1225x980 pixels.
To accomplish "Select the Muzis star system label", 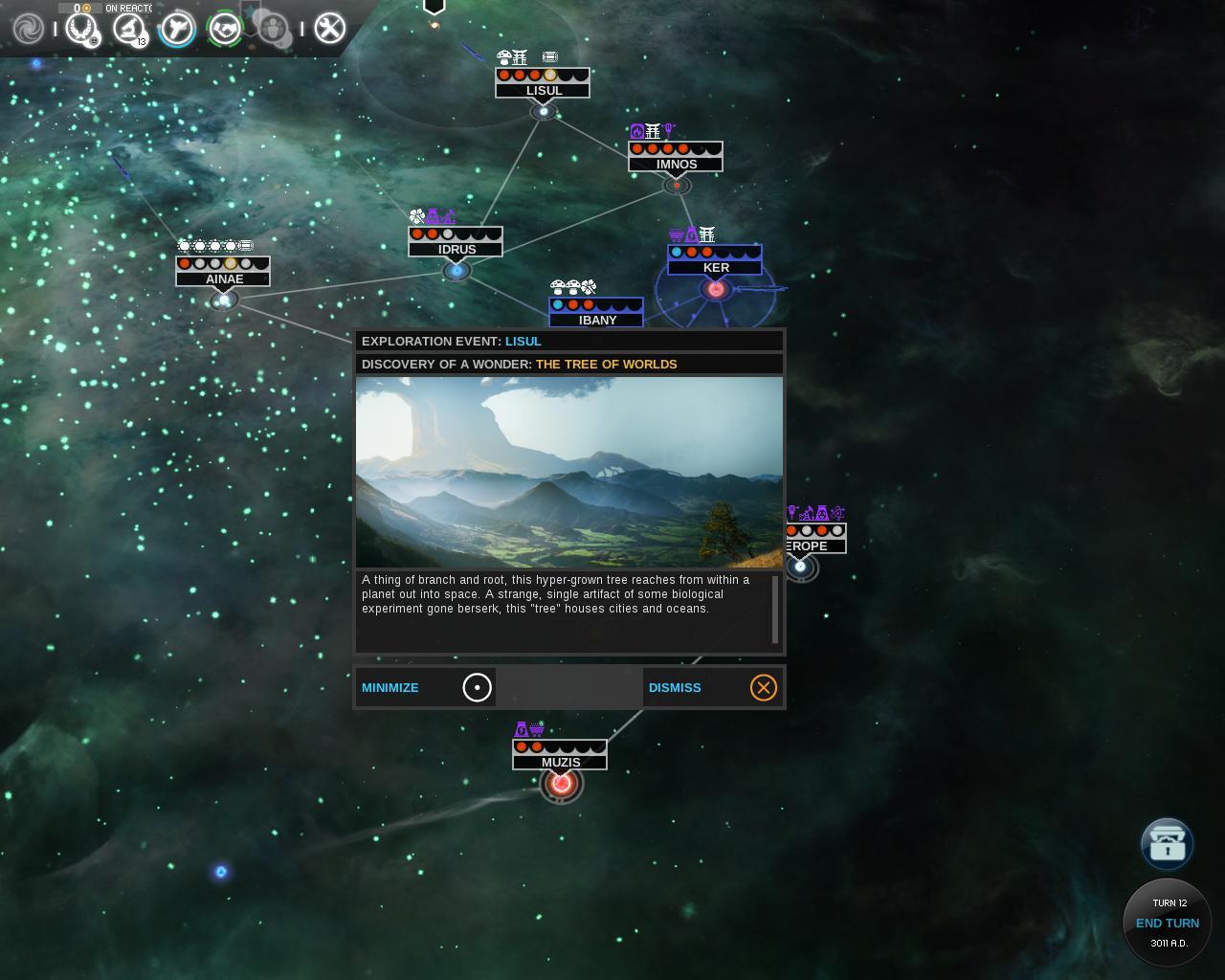I will (x=560, y=762).
